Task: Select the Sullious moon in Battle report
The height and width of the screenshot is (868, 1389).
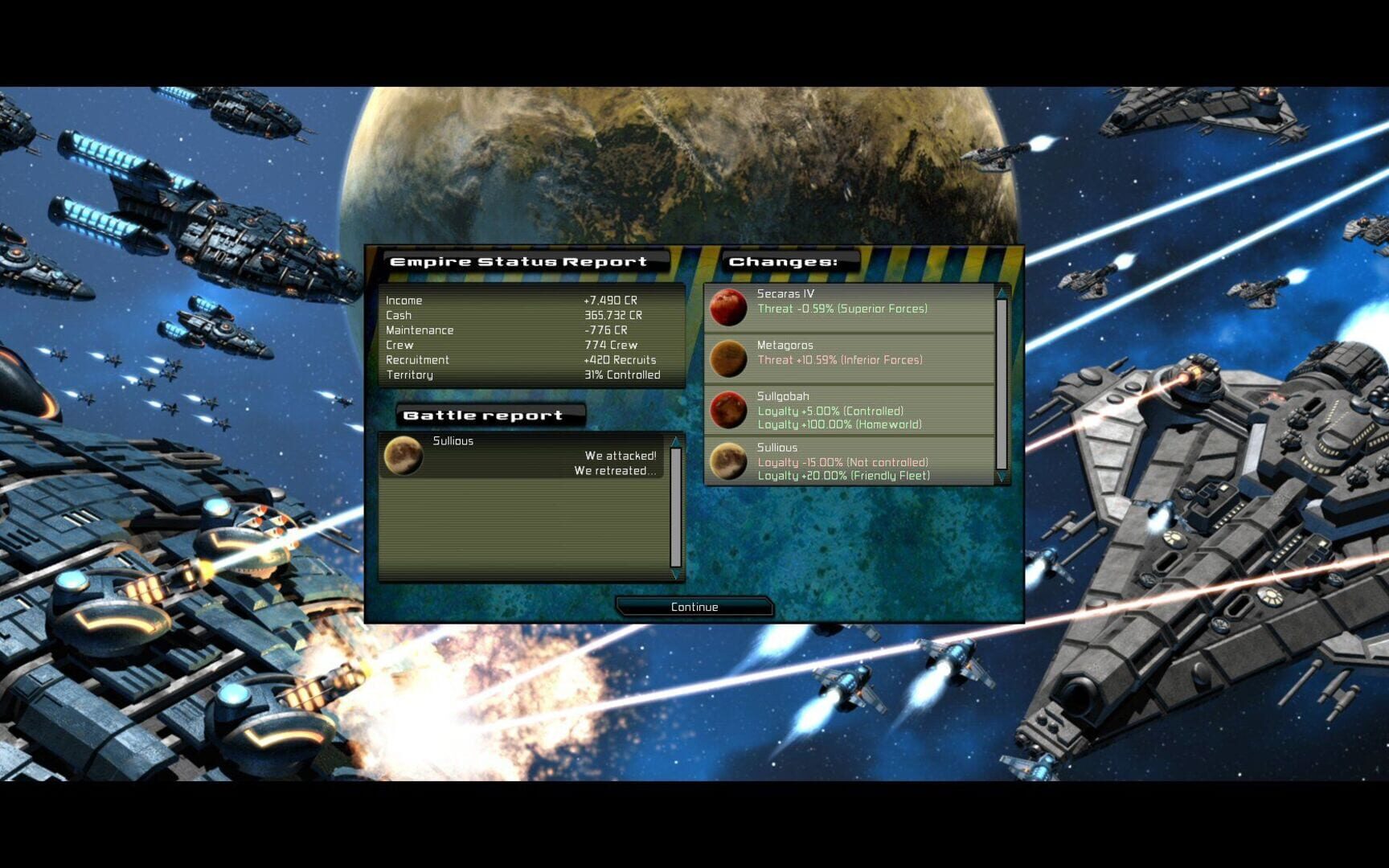Action: point(404,456)
